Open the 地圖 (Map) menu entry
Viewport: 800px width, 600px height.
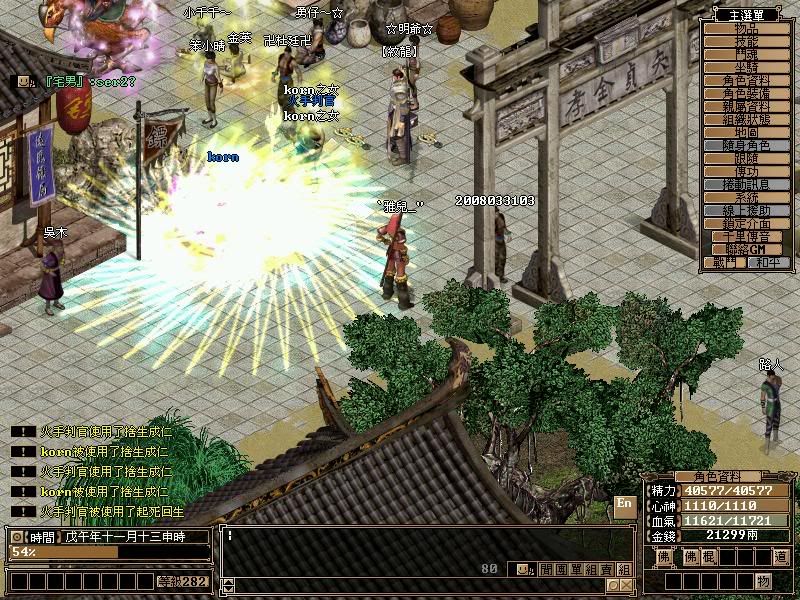click(x=746, y=133)
